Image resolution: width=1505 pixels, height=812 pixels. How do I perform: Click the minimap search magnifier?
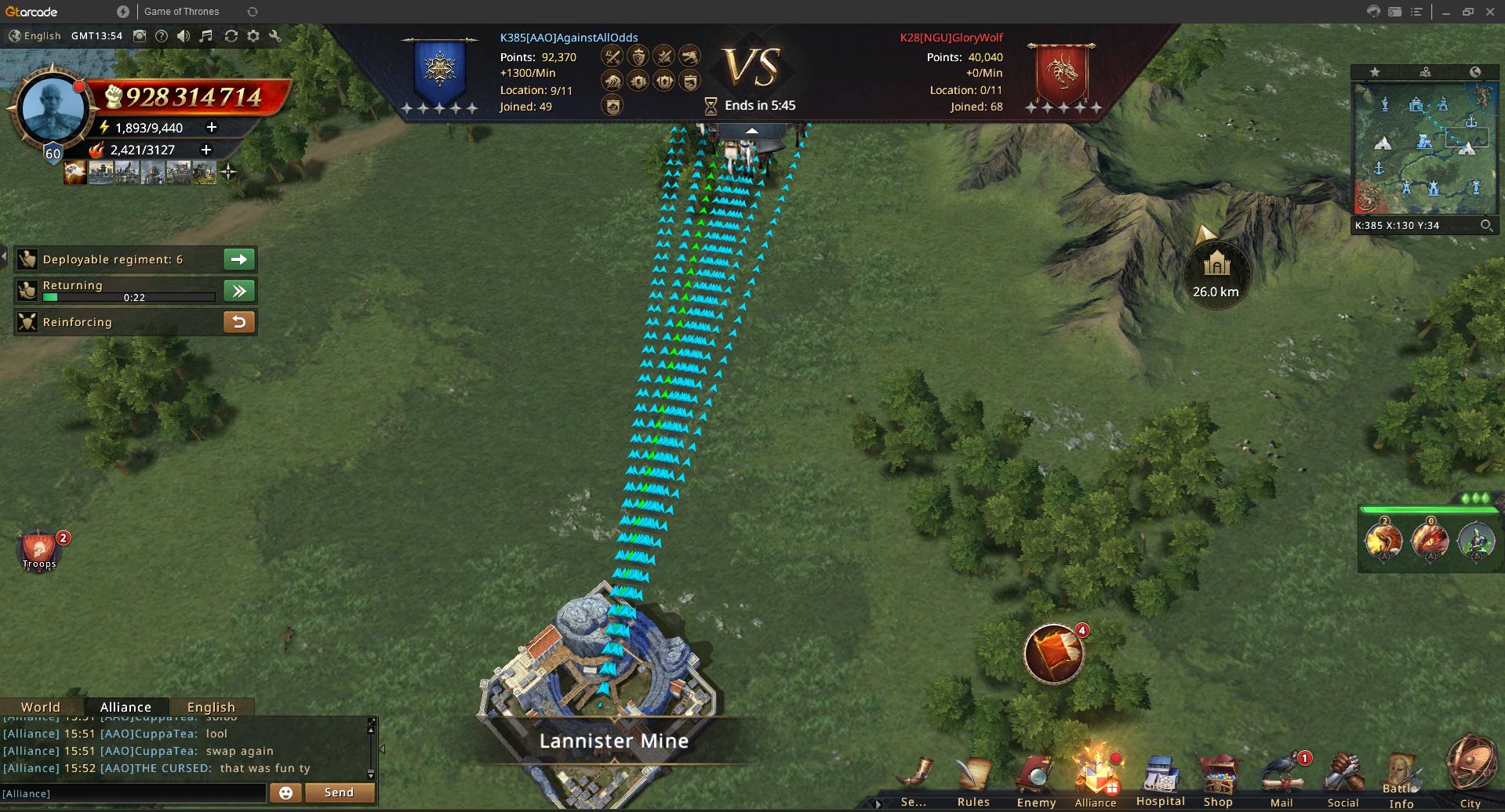(x=1486, y=226)
